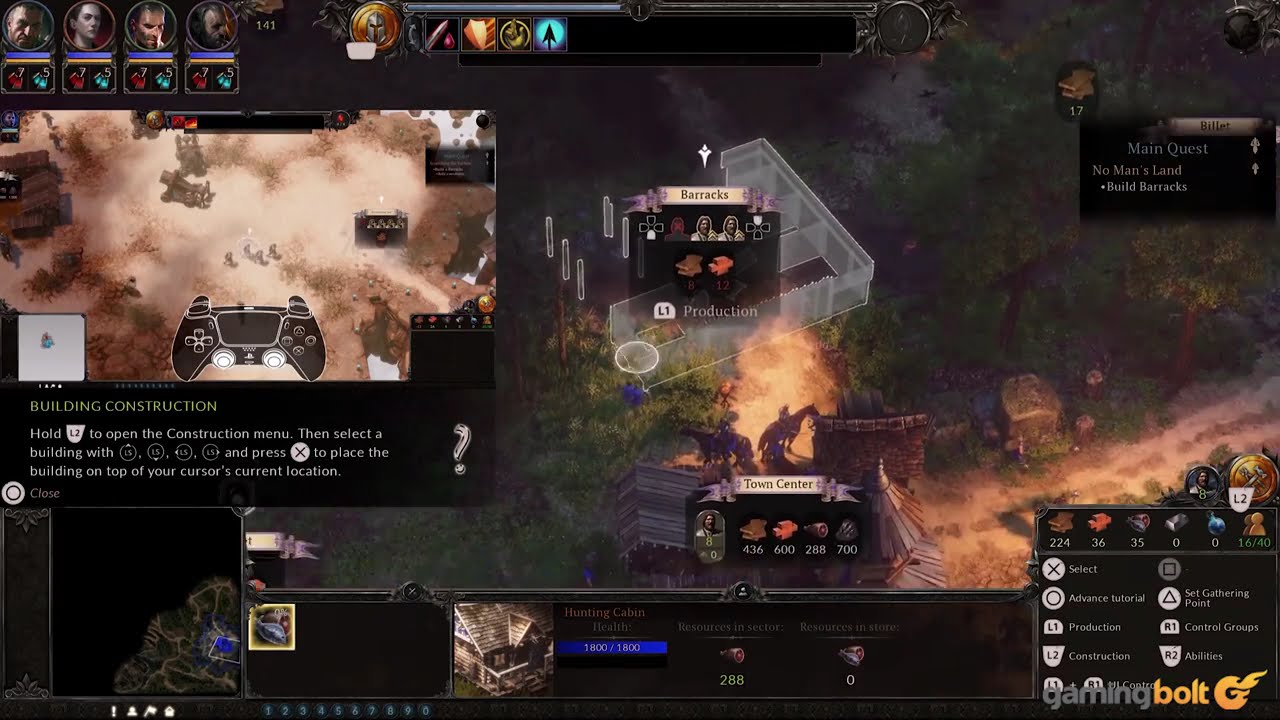Open the Main Quest tracker
1280x720 pixels.
click(1167, 148)
